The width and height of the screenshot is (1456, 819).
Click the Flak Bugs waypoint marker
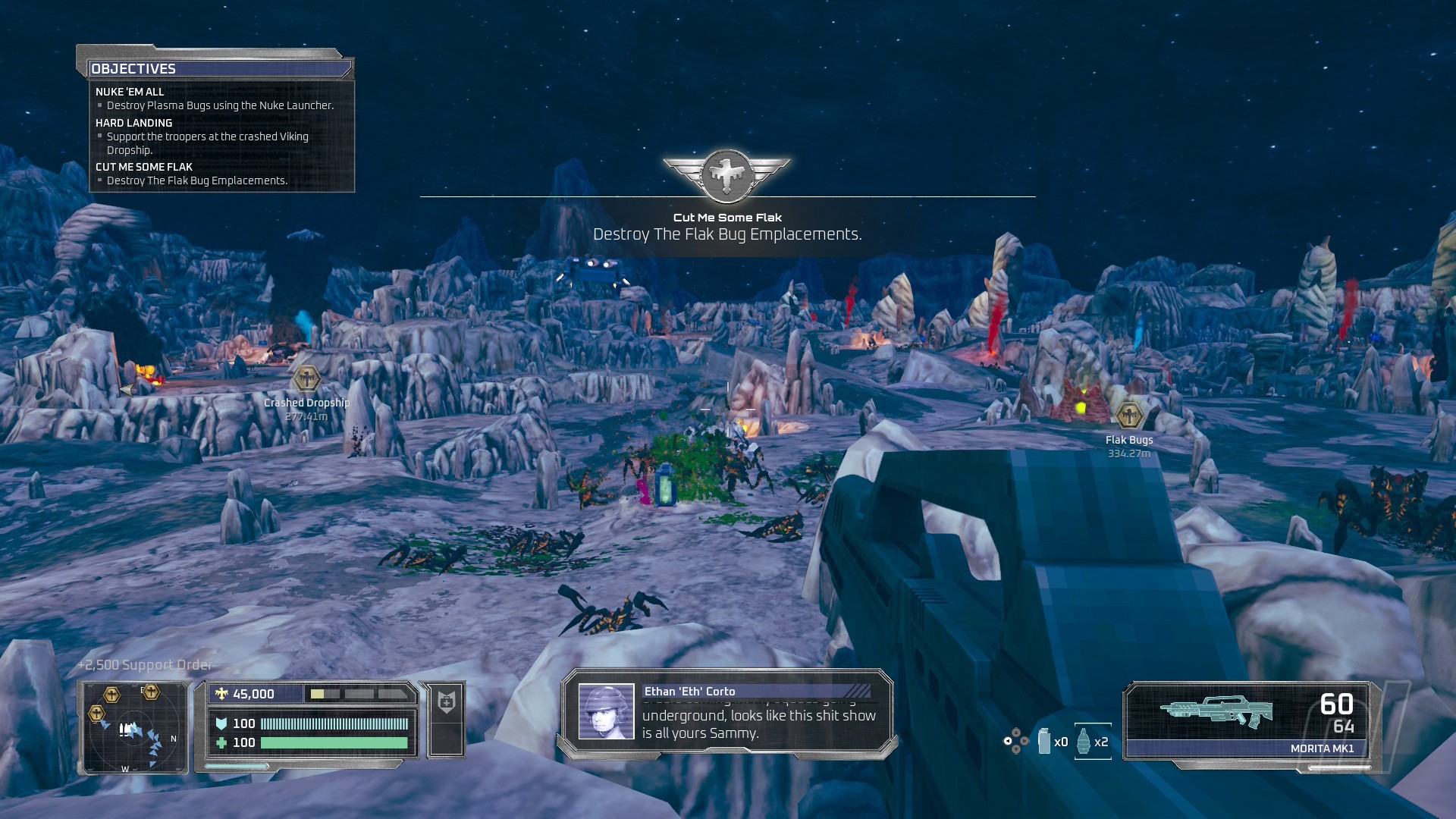coord(1129,416)
